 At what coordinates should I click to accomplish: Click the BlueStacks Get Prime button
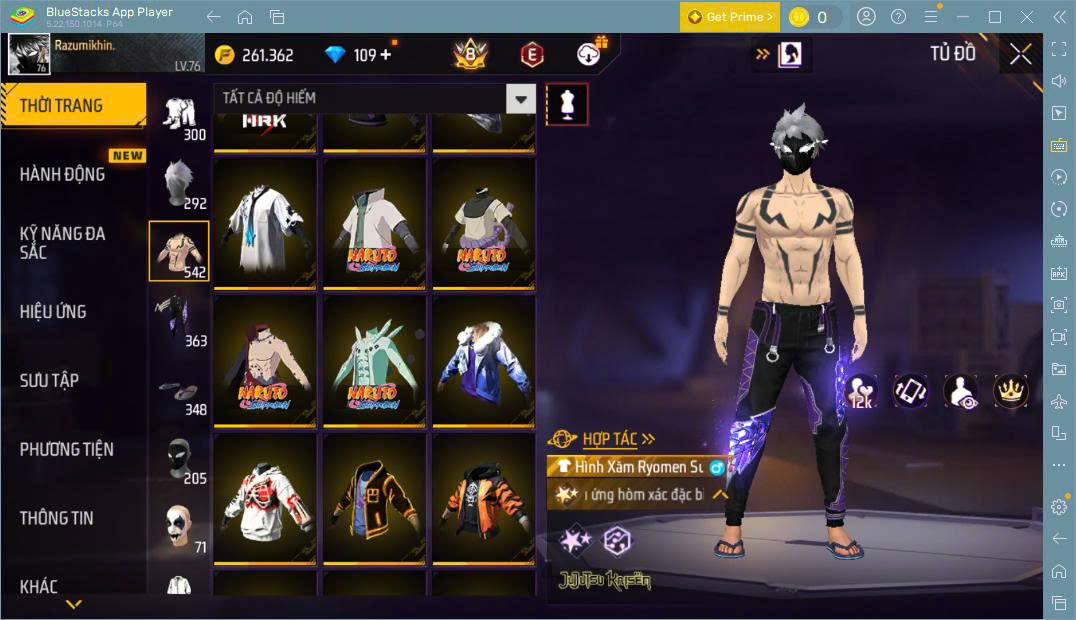729,17
